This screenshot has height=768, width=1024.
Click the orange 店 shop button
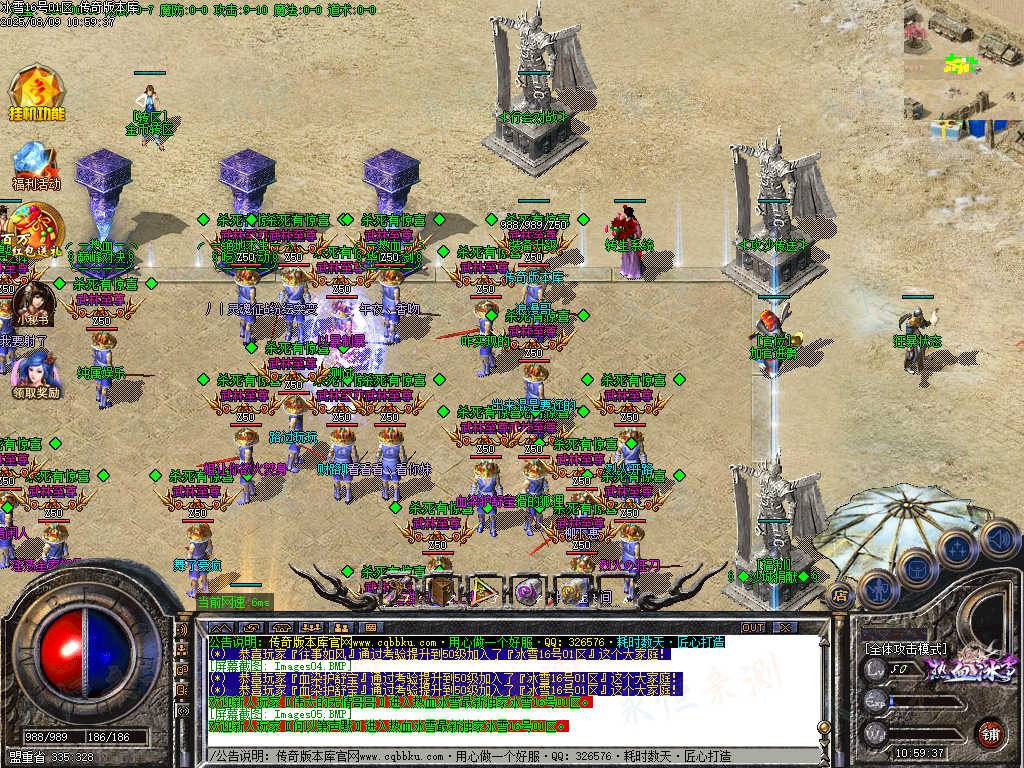[841, 596]
